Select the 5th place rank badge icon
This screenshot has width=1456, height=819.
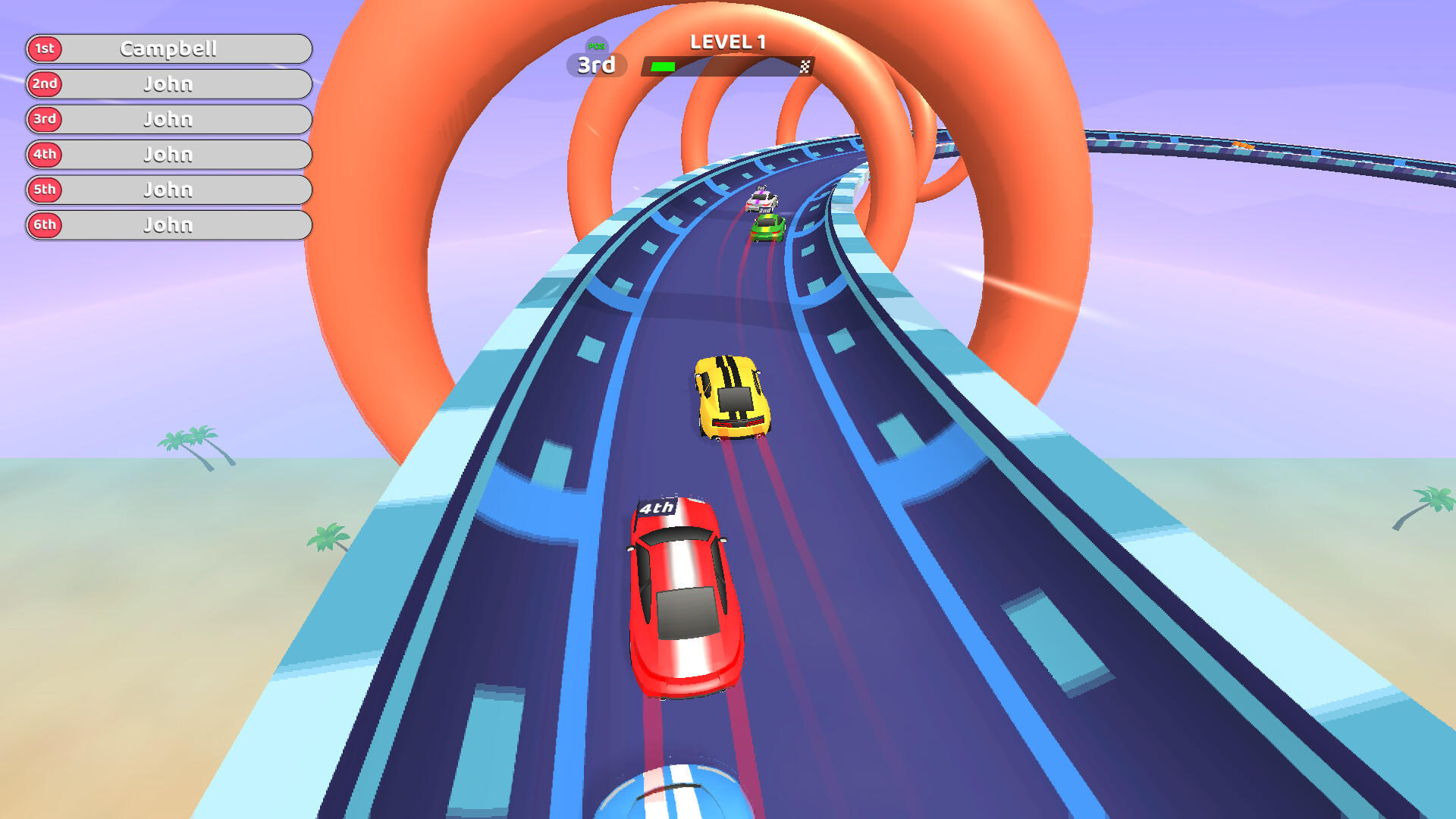click(44, 190)
